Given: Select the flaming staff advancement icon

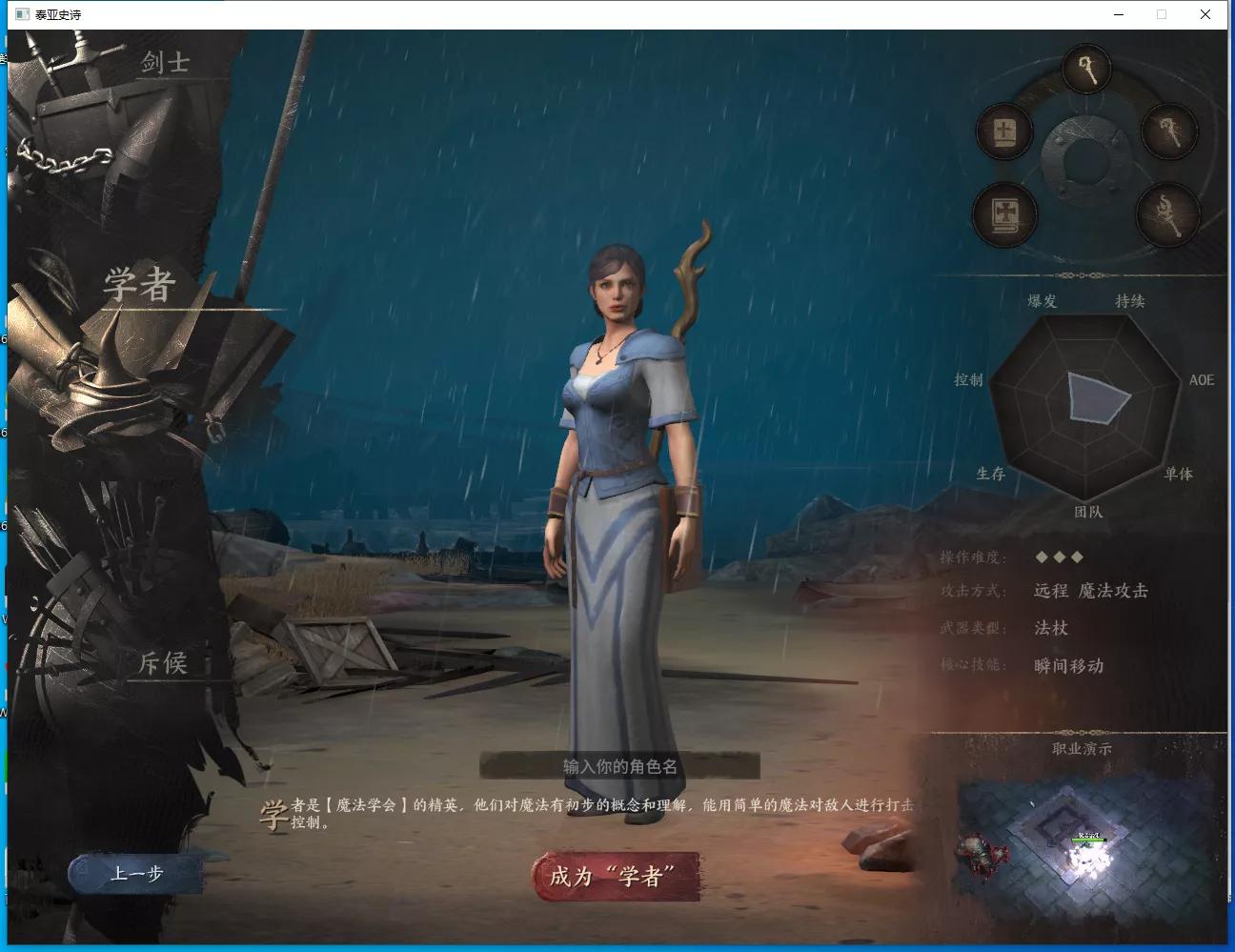Looking at the screenshot, I should point(1168,213).
